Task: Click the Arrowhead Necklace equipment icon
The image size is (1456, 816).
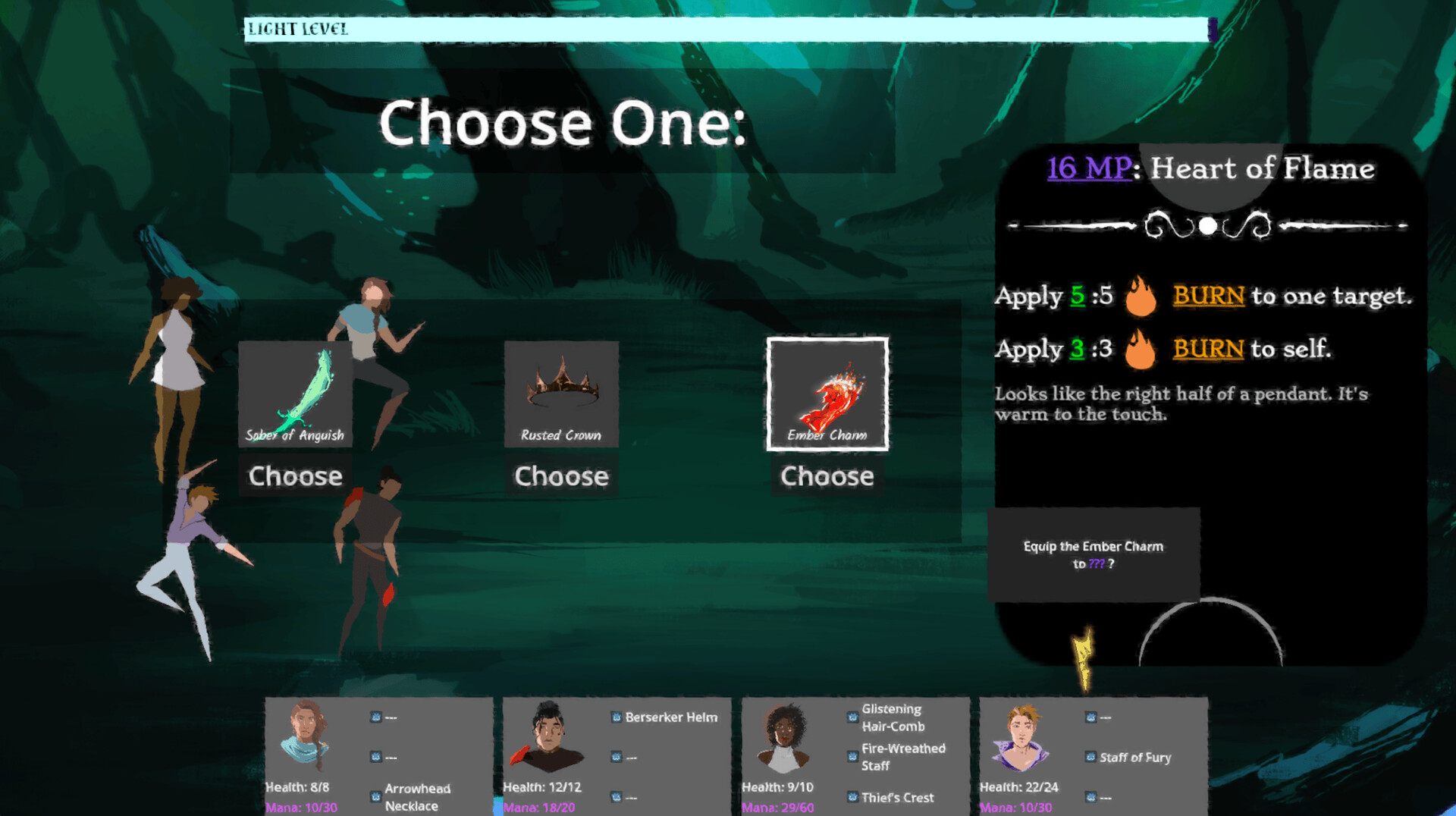Action: click(x=375, y=794)
